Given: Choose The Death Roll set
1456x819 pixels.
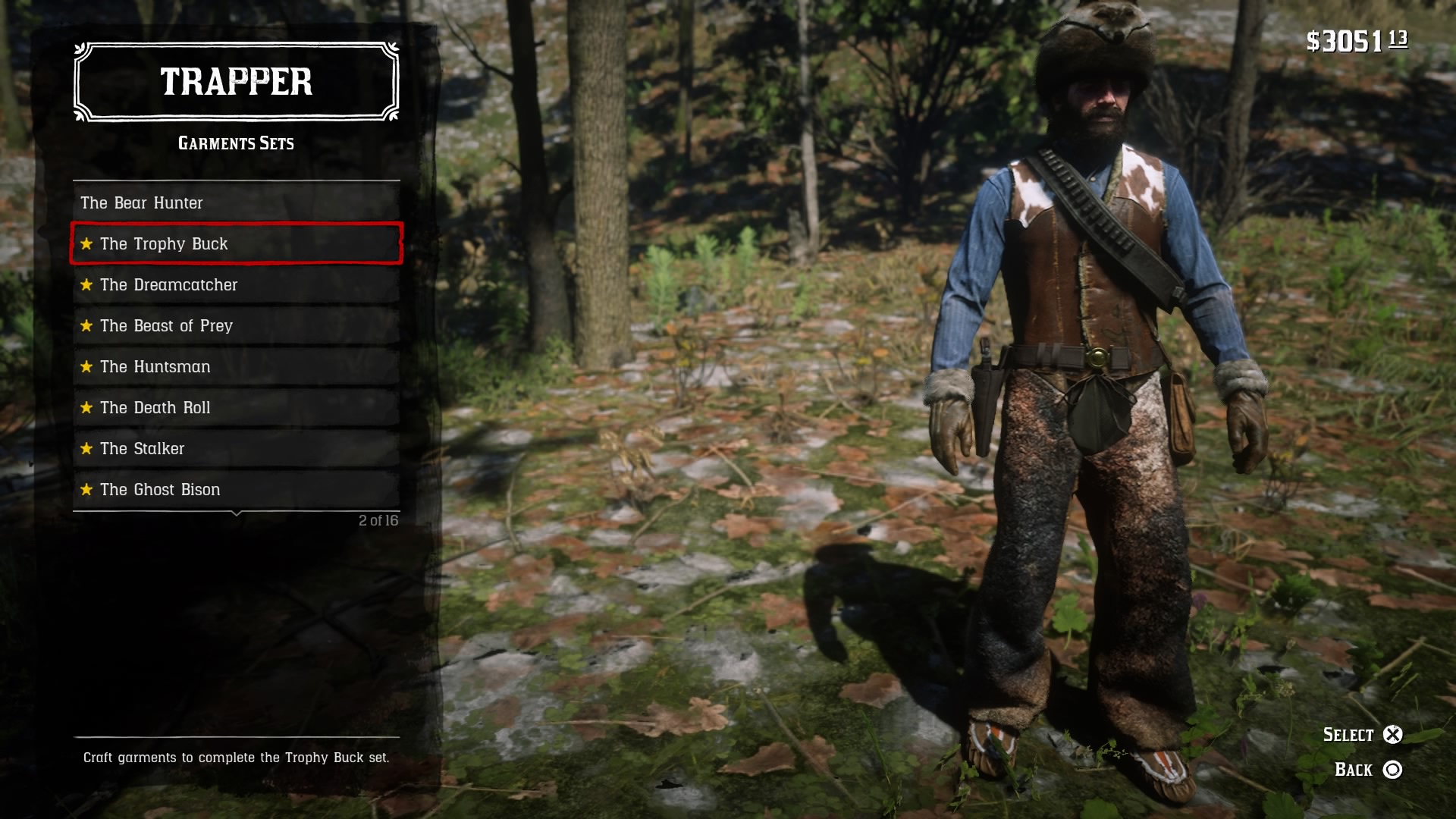Looking at the screenshot, I should [x=236, y=407].
